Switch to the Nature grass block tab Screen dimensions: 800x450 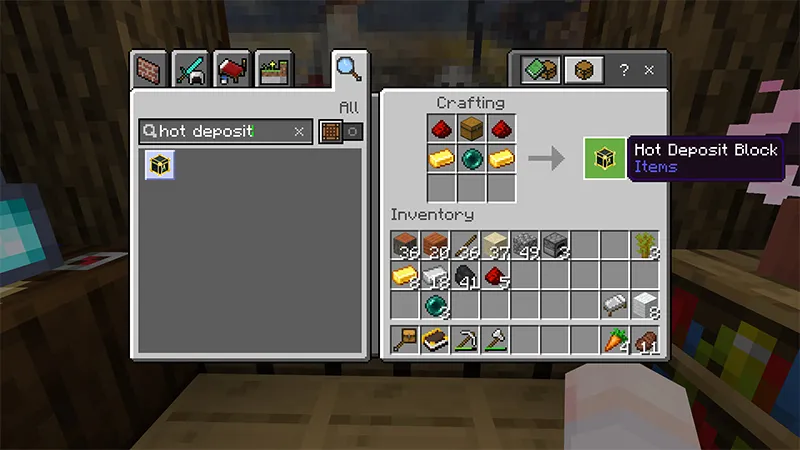(272, 71)
